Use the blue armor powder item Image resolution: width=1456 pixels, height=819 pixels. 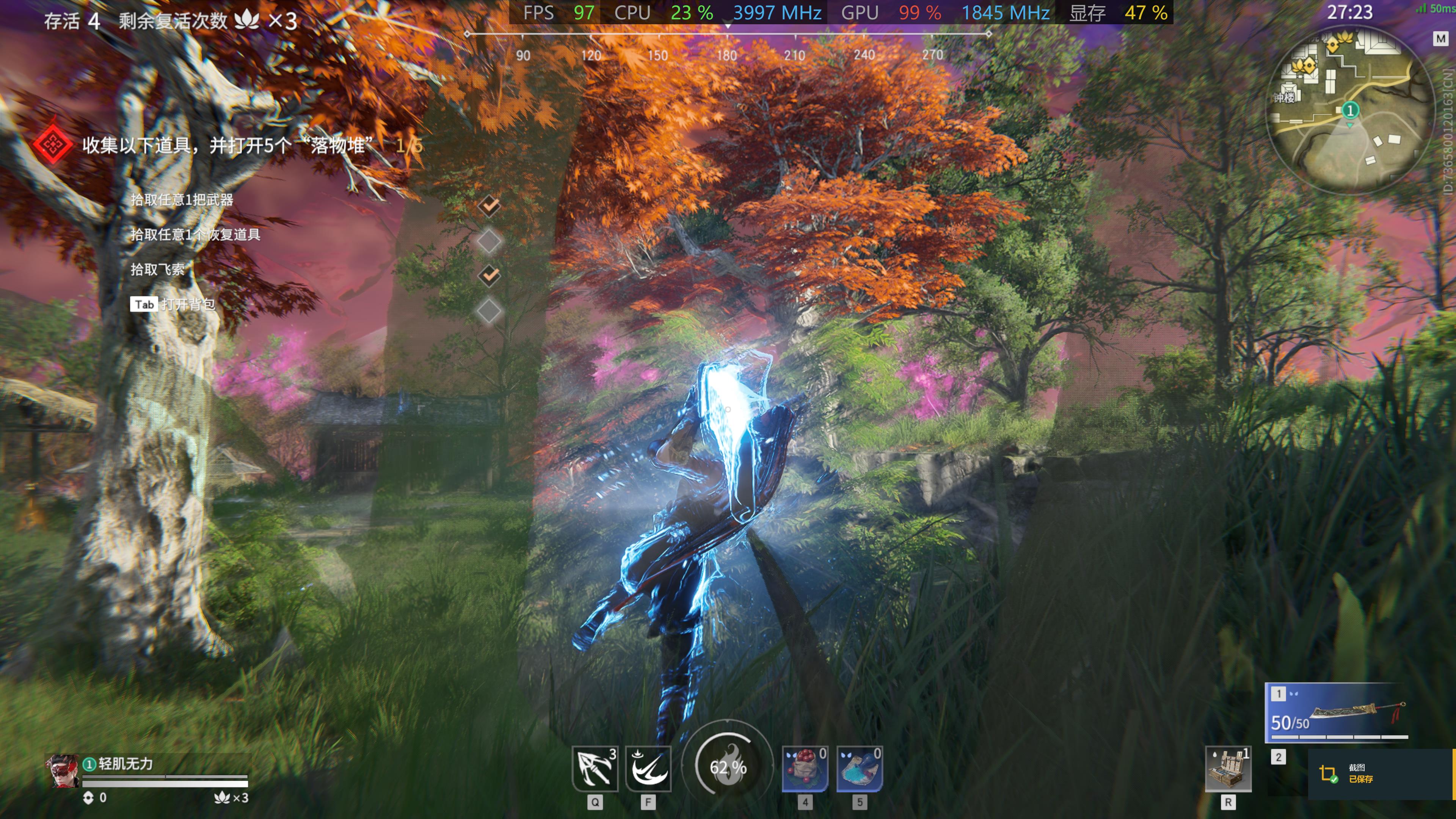(x=859, y=768)
